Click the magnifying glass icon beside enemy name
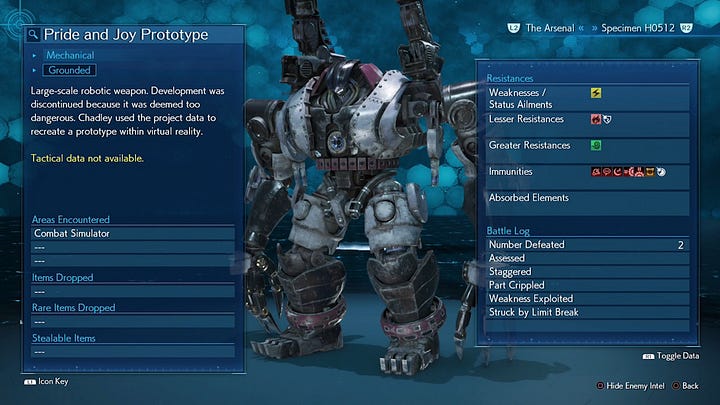 (x=33, y=34)
